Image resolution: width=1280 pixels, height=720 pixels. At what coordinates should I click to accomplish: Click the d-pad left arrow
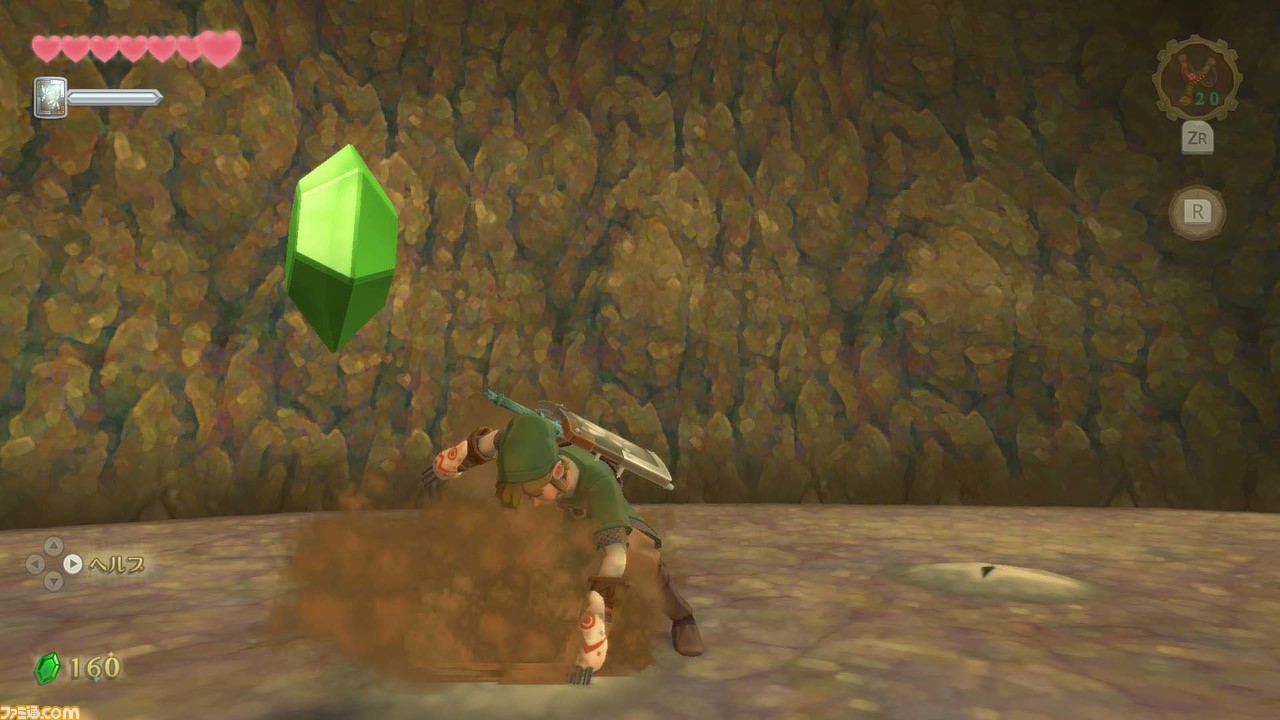tap(34, 564)
